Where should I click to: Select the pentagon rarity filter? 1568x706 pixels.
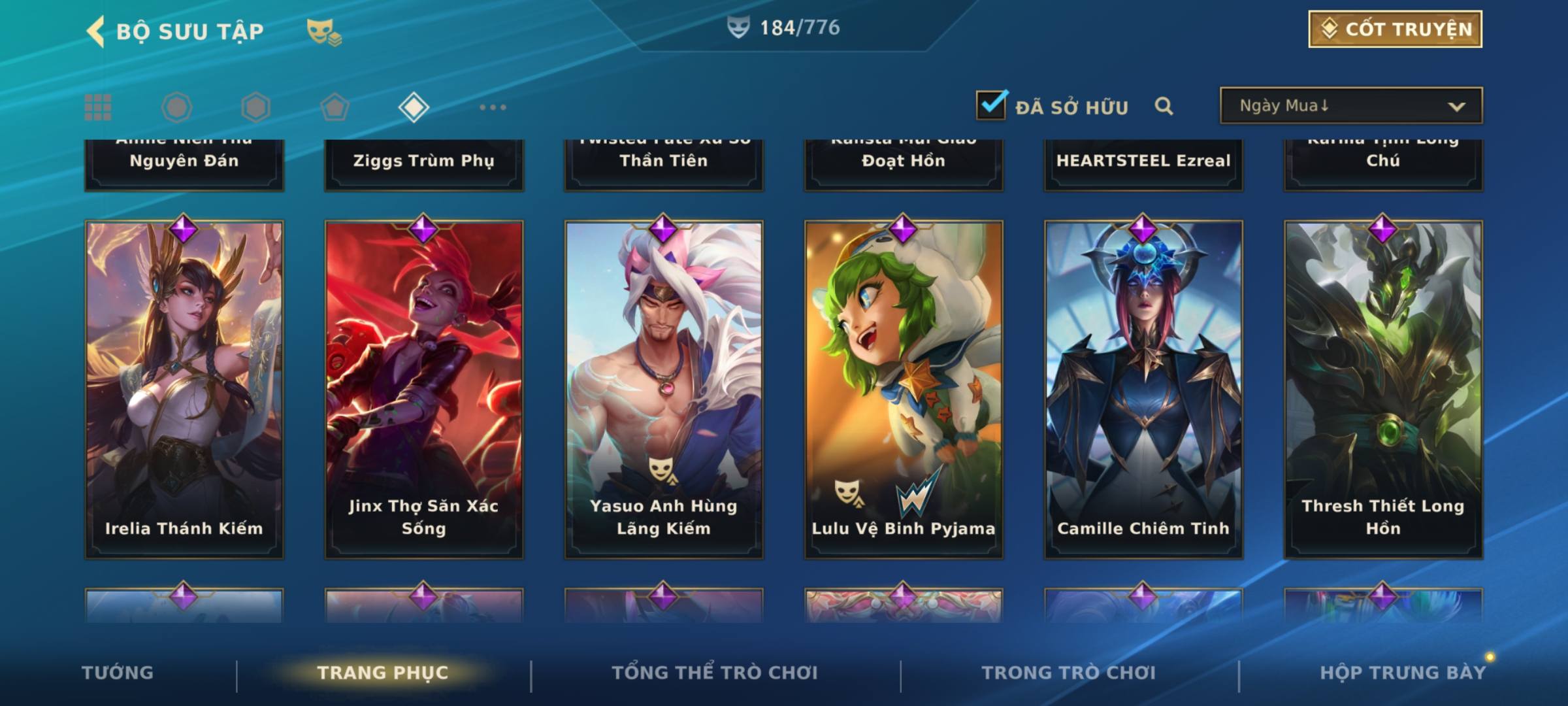point(335,107)
